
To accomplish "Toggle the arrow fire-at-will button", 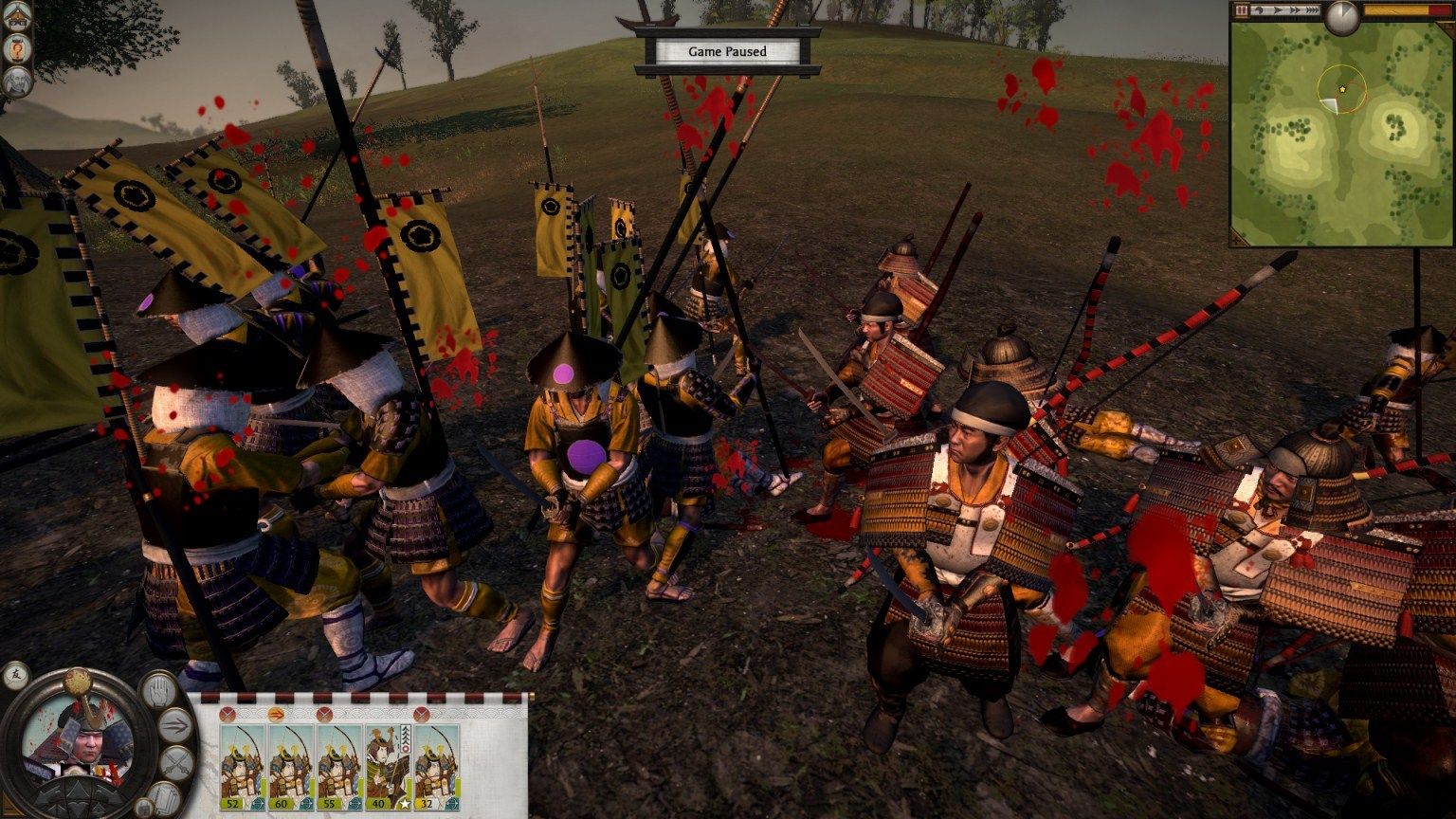I will [174, 726].
